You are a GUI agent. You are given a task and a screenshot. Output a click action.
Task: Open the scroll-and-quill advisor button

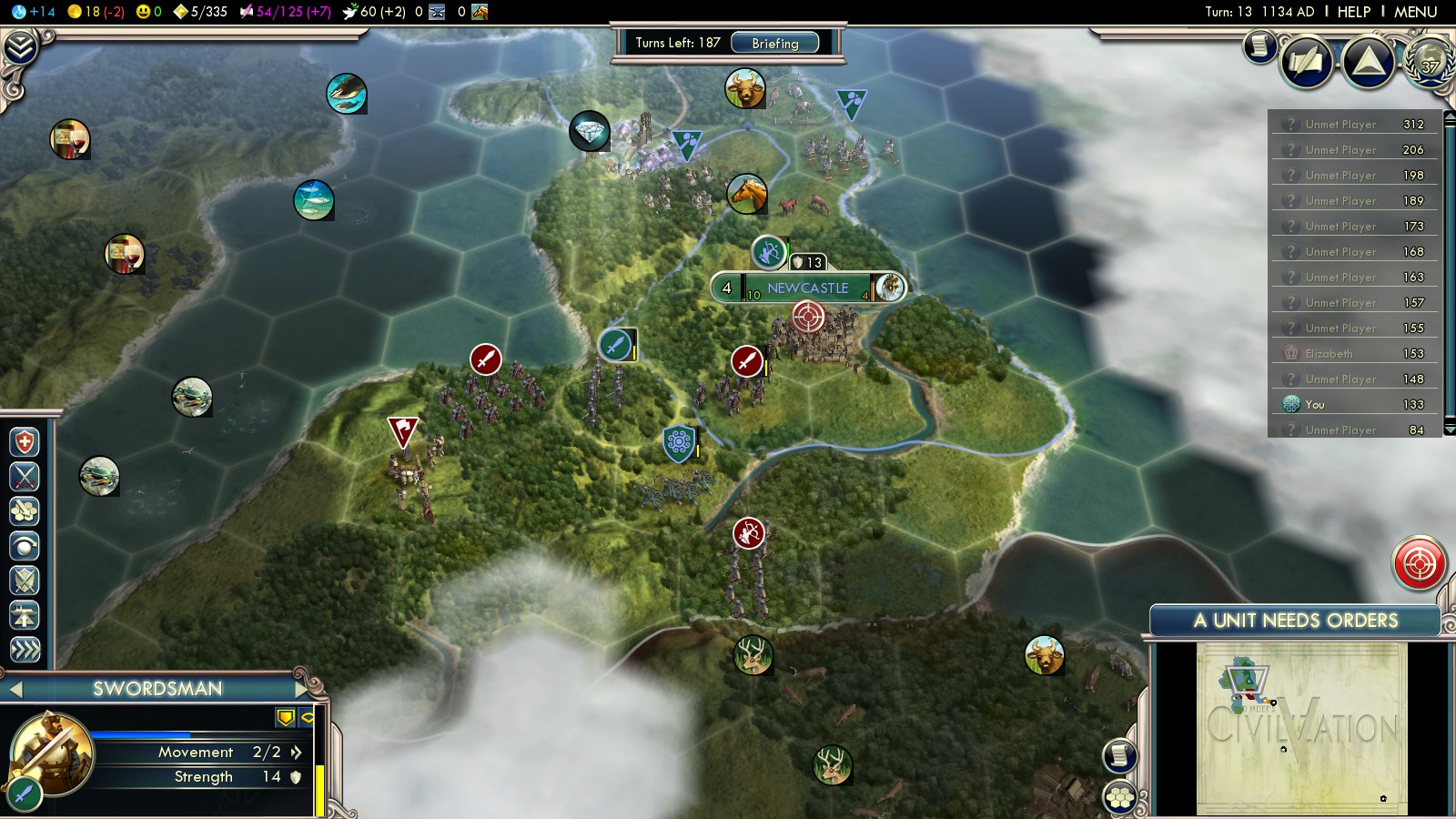click(1260, 45)
